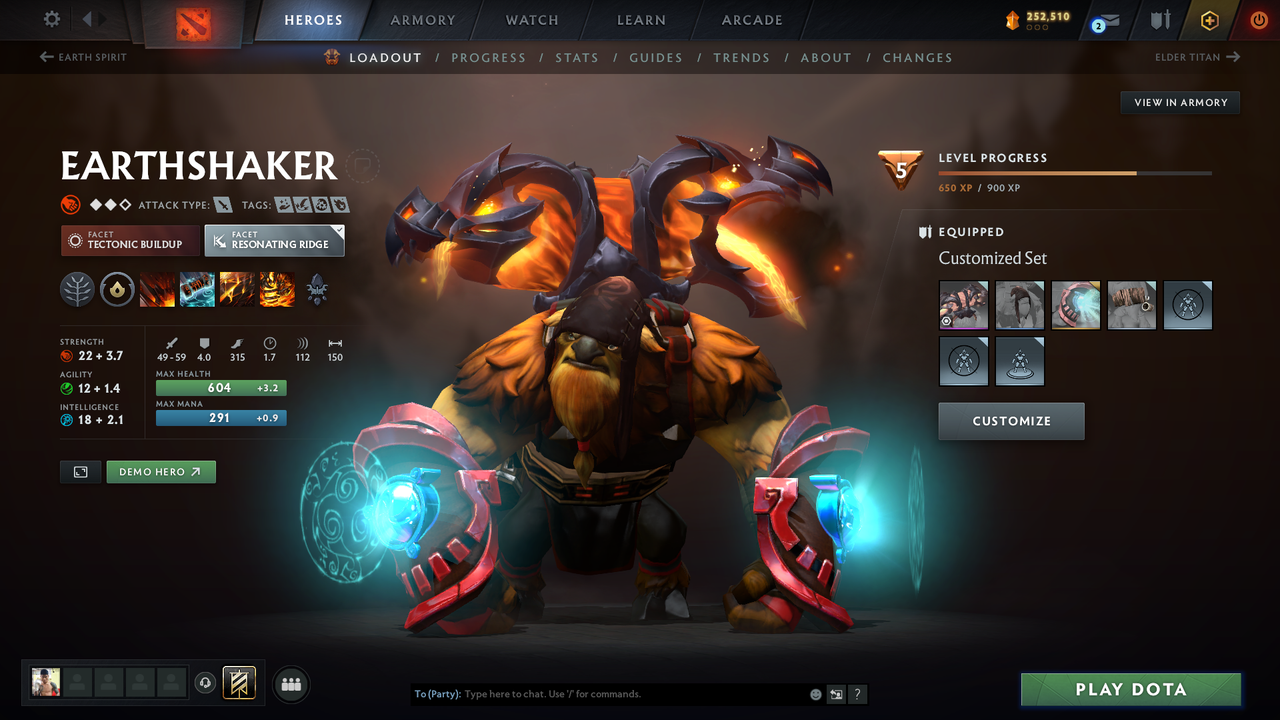
Task: Click the party/friends group icon bottom left
Action: [x=290, y=683]
